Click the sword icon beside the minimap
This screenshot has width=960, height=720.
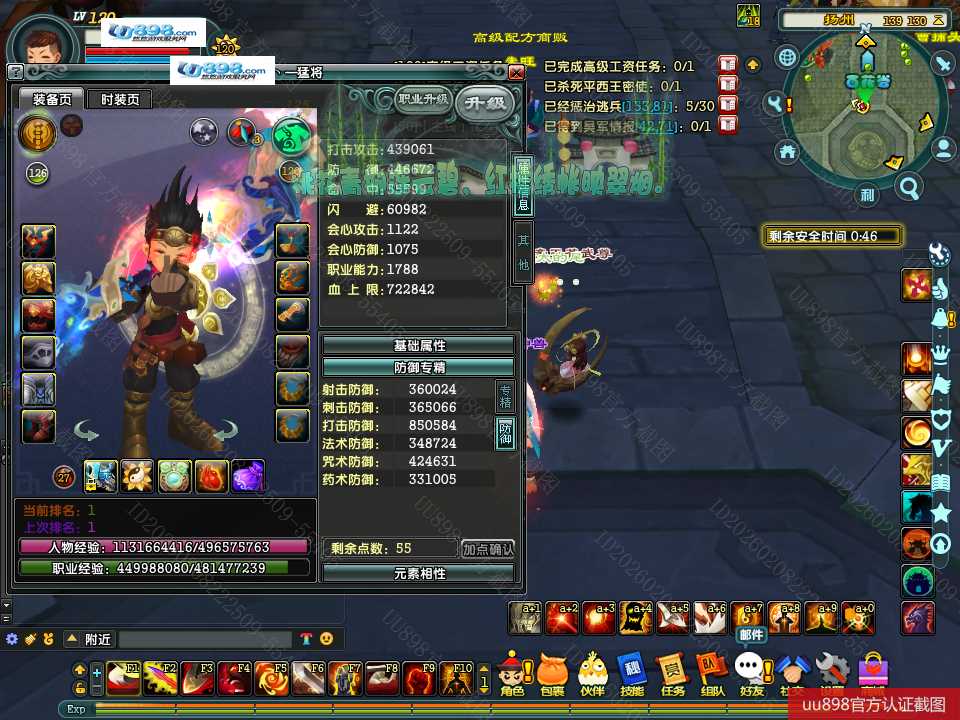[943, 63]
